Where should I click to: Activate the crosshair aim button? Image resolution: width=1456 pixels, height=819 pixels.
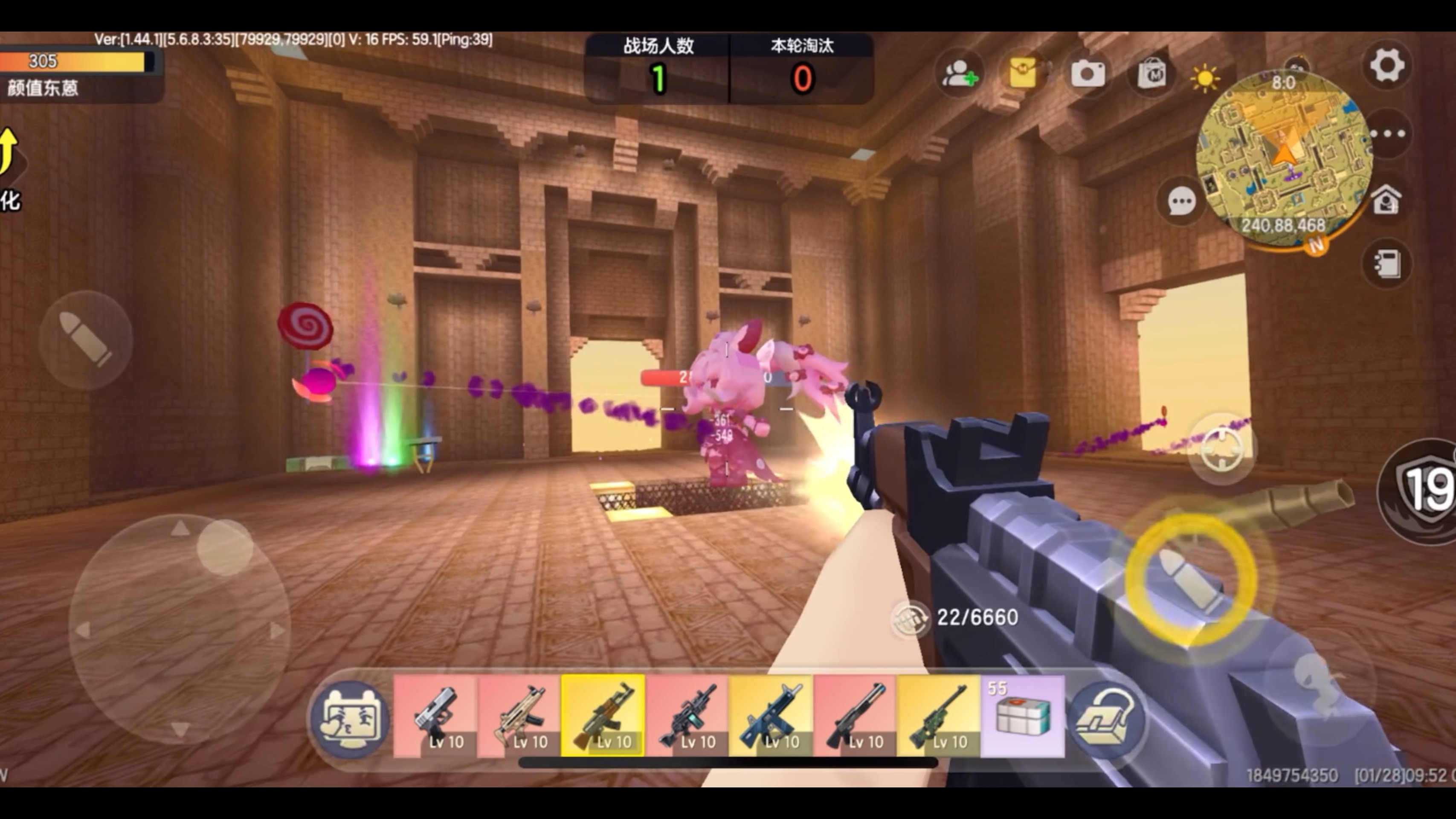(1221, 449)
